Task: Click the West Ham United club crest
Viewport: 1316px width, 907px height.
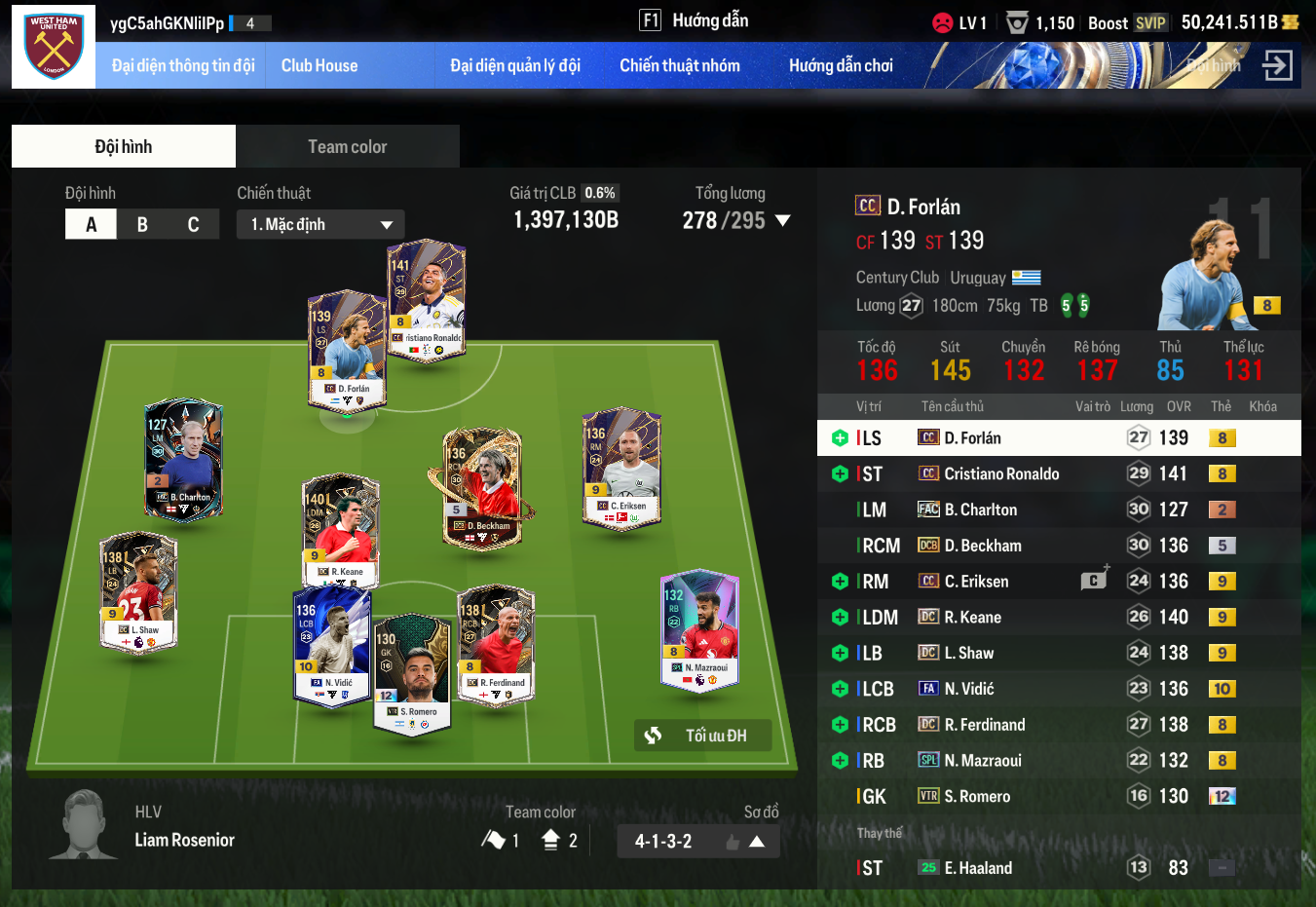Action: (x=54, y=47)
